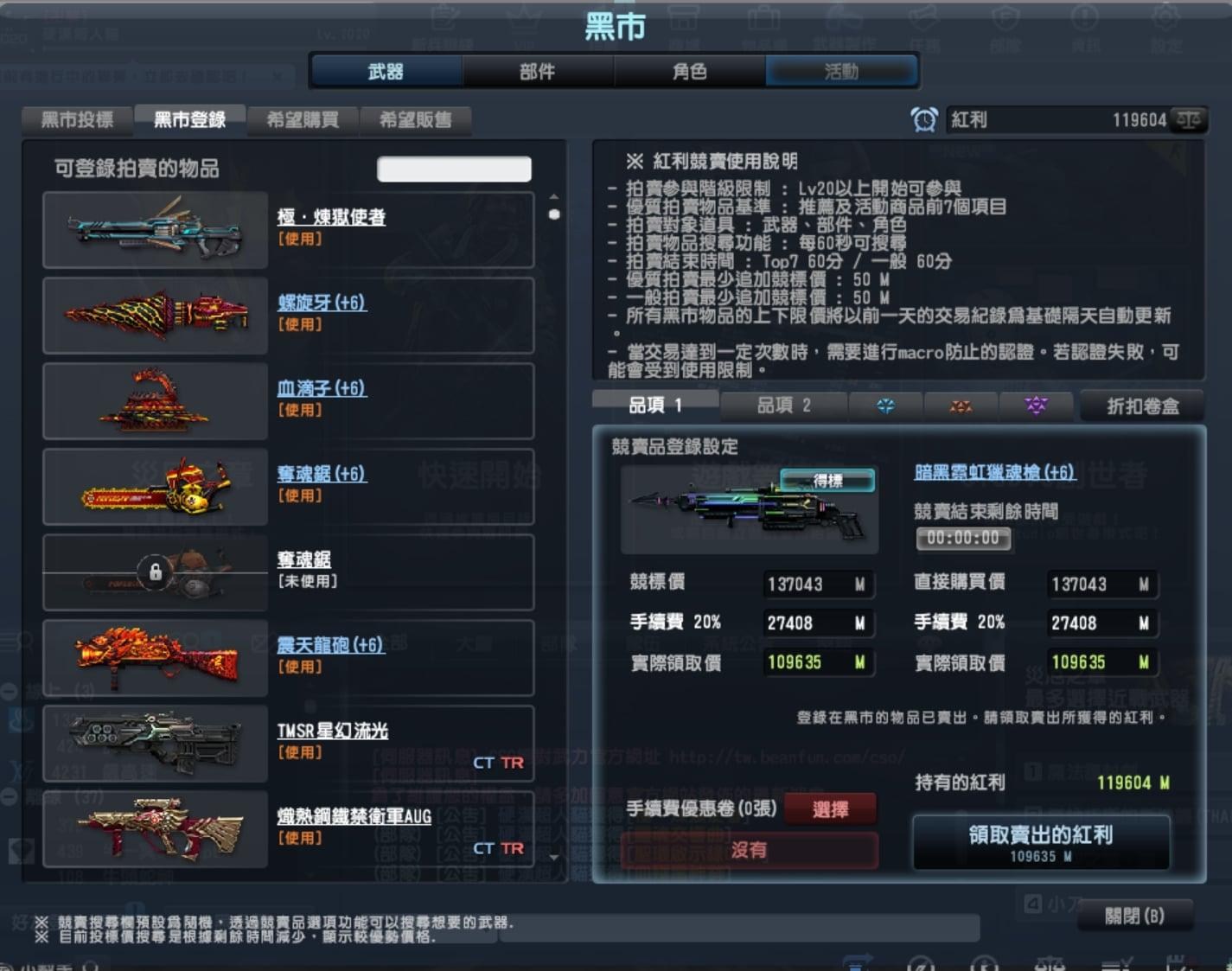Click 領取賣出的紅利 to collect bonus
The height and width of the screenshot is (971, 1232).
pyautogui.click(x=1040, y=839)
